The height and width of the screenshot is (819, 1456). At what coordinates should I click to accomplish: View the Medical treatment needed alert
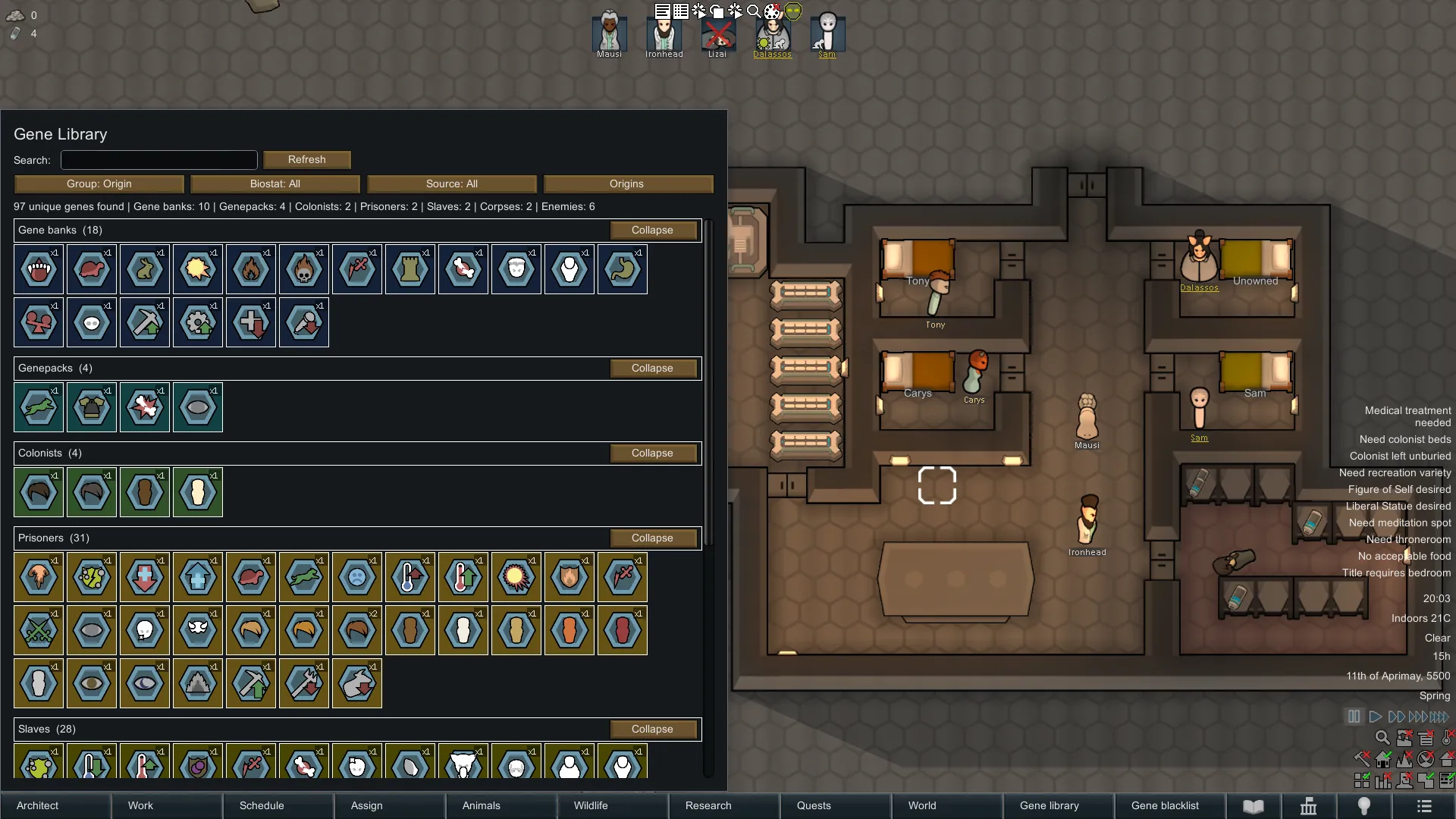[x=1407, y=416]
